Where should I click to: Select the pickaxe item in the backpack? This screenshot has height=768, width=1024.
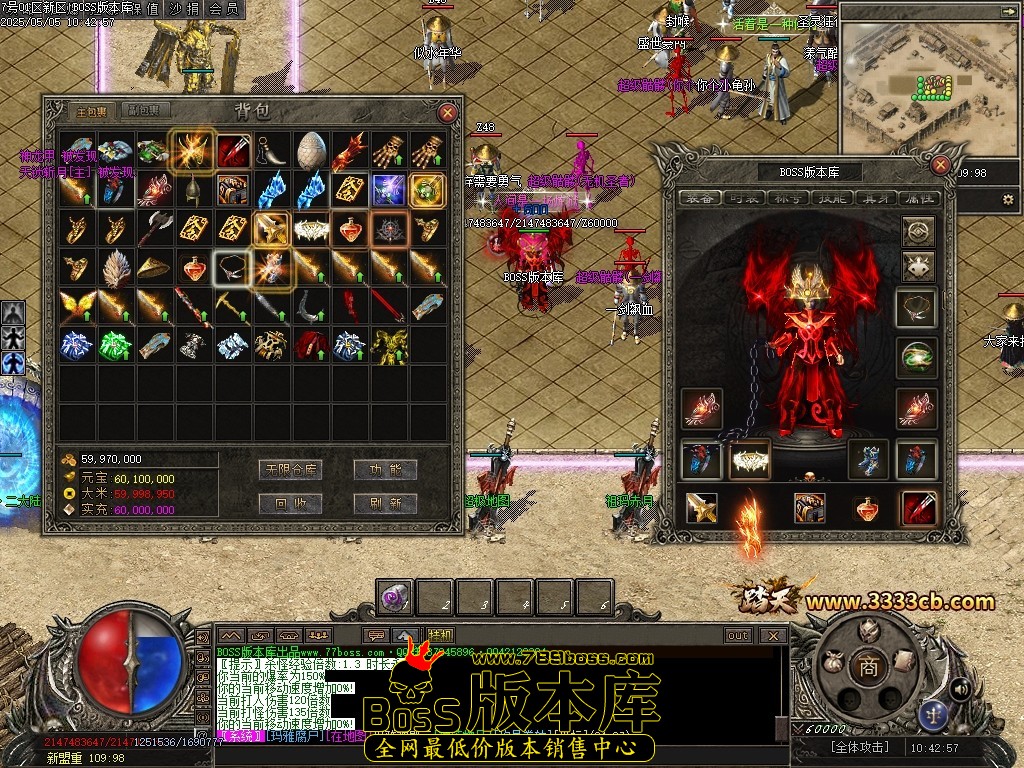click(x=232, y=307)
